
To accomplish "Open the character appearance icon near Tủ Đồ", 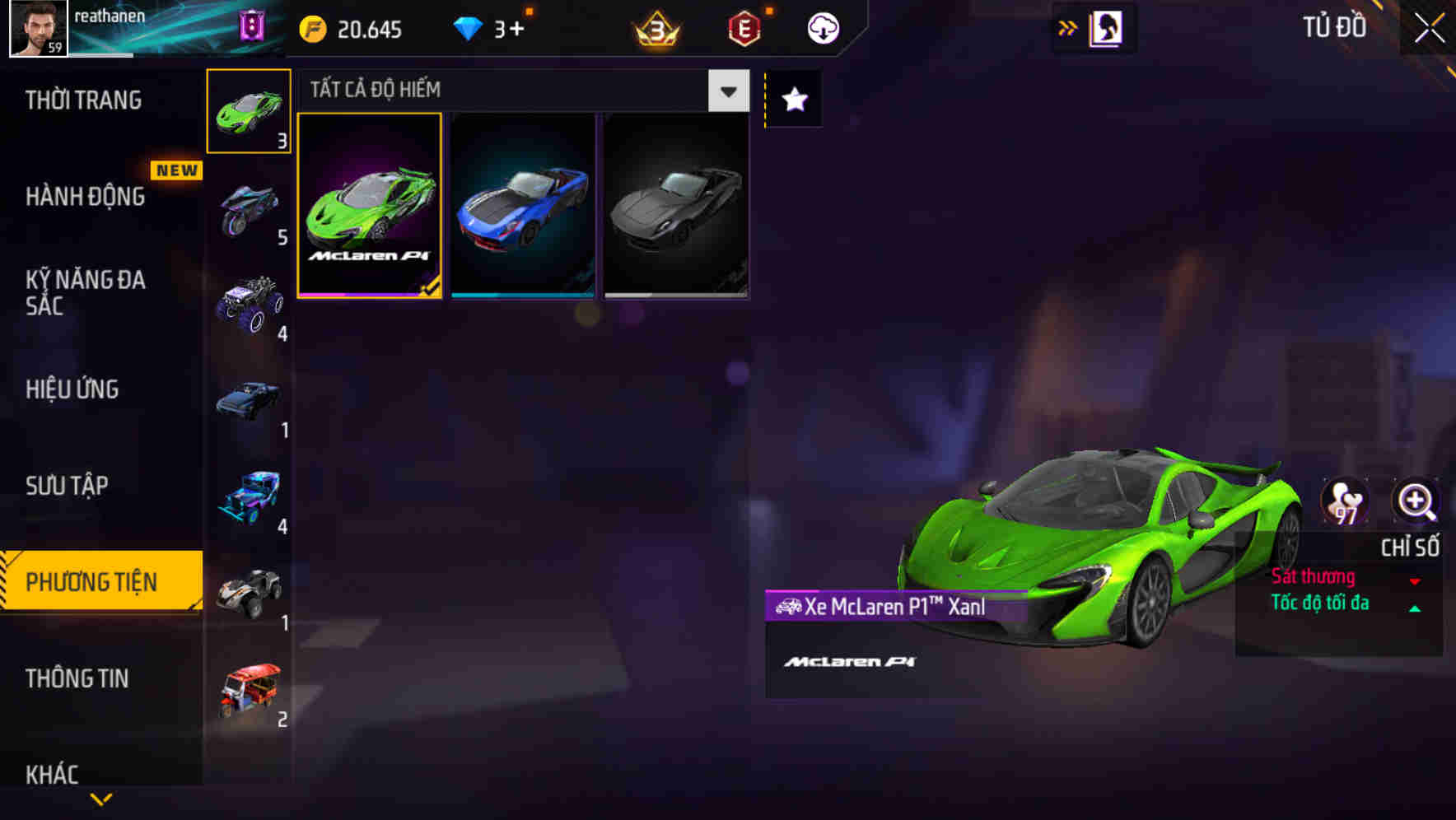I will click(1105, 27).
